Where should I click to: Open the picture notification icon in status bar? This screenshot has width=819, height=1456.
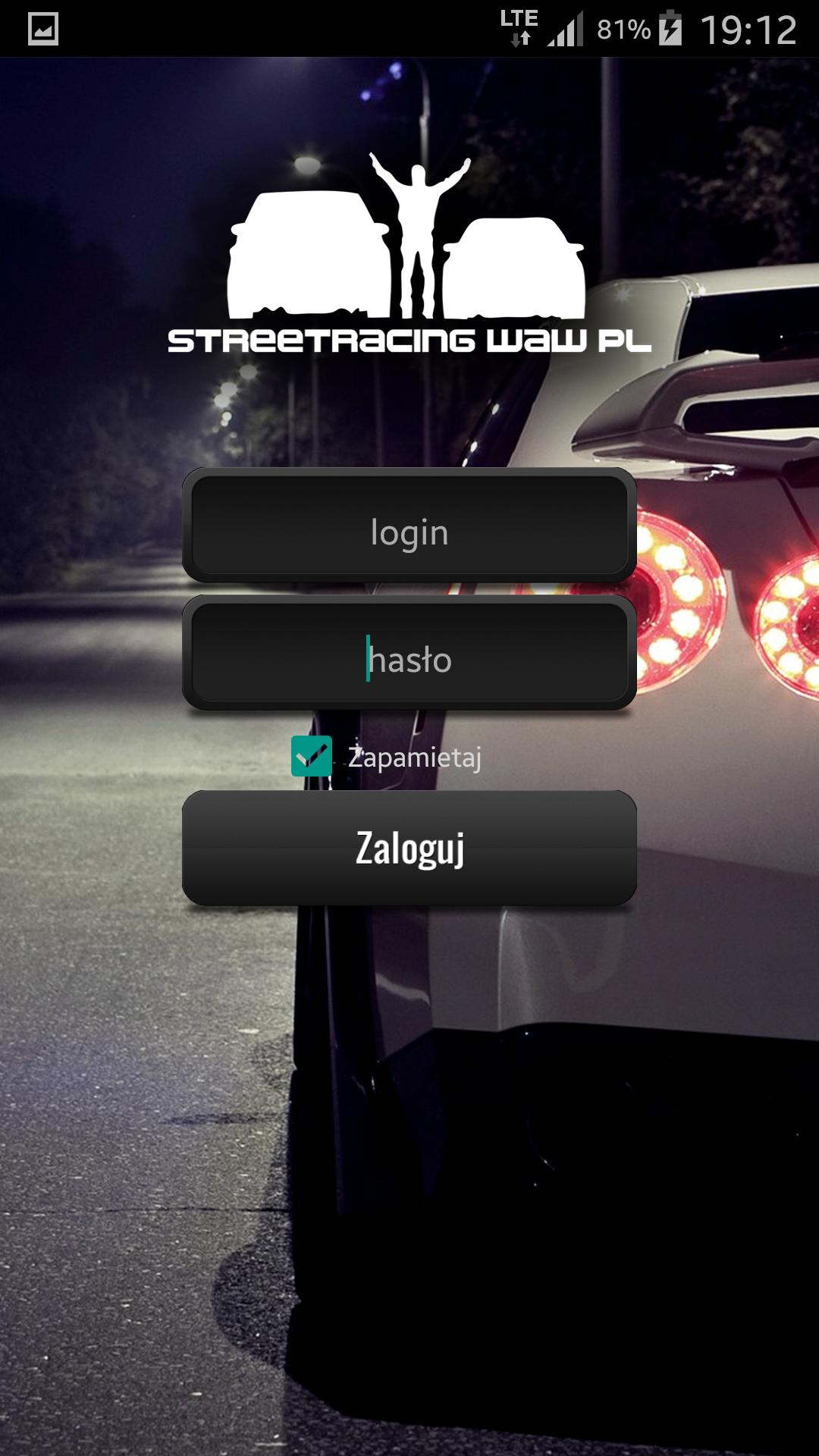tap(43, 30)
